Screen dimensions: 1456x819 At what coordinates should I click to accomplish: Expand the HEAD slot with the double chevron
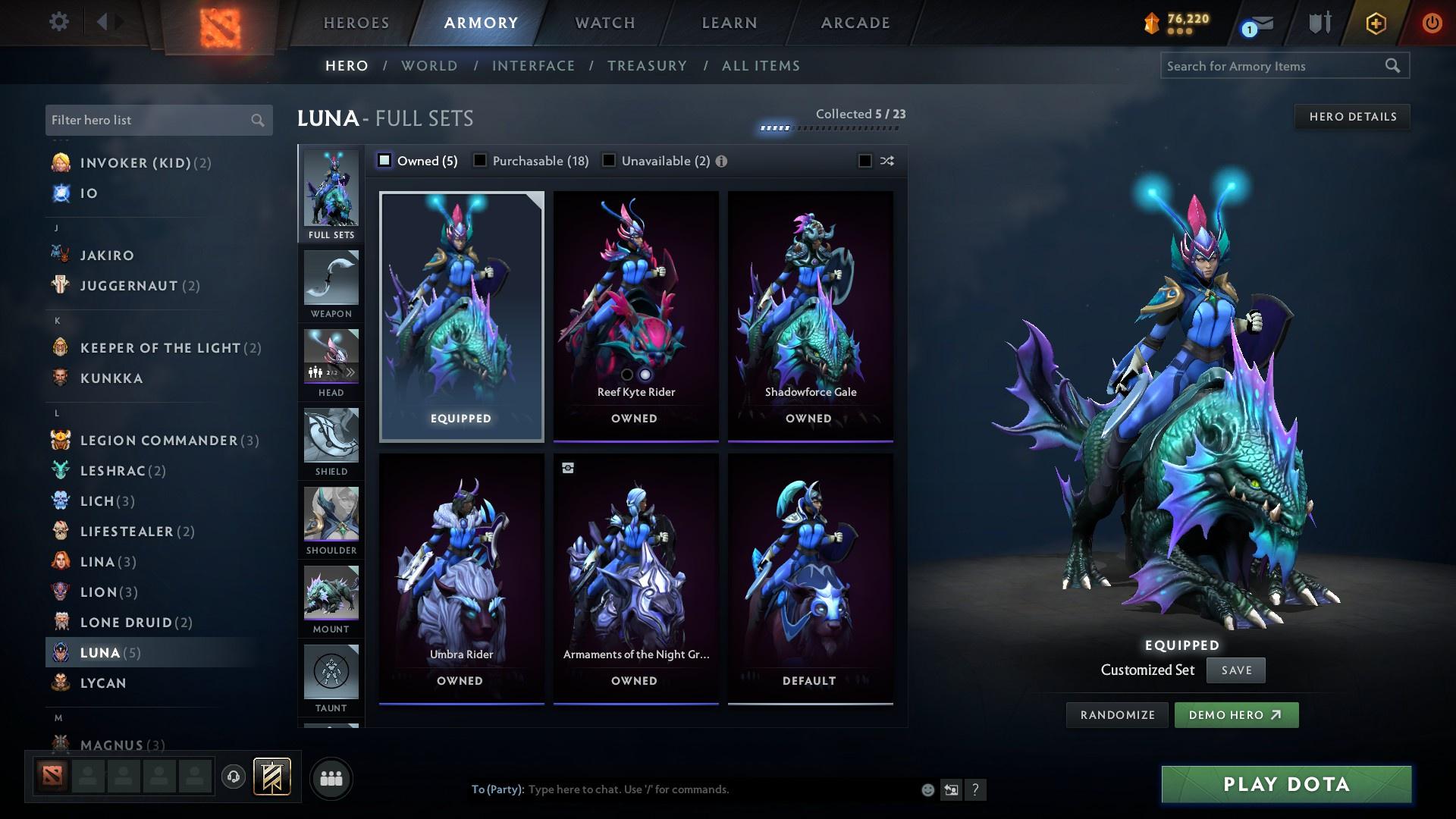pos(351,372)
